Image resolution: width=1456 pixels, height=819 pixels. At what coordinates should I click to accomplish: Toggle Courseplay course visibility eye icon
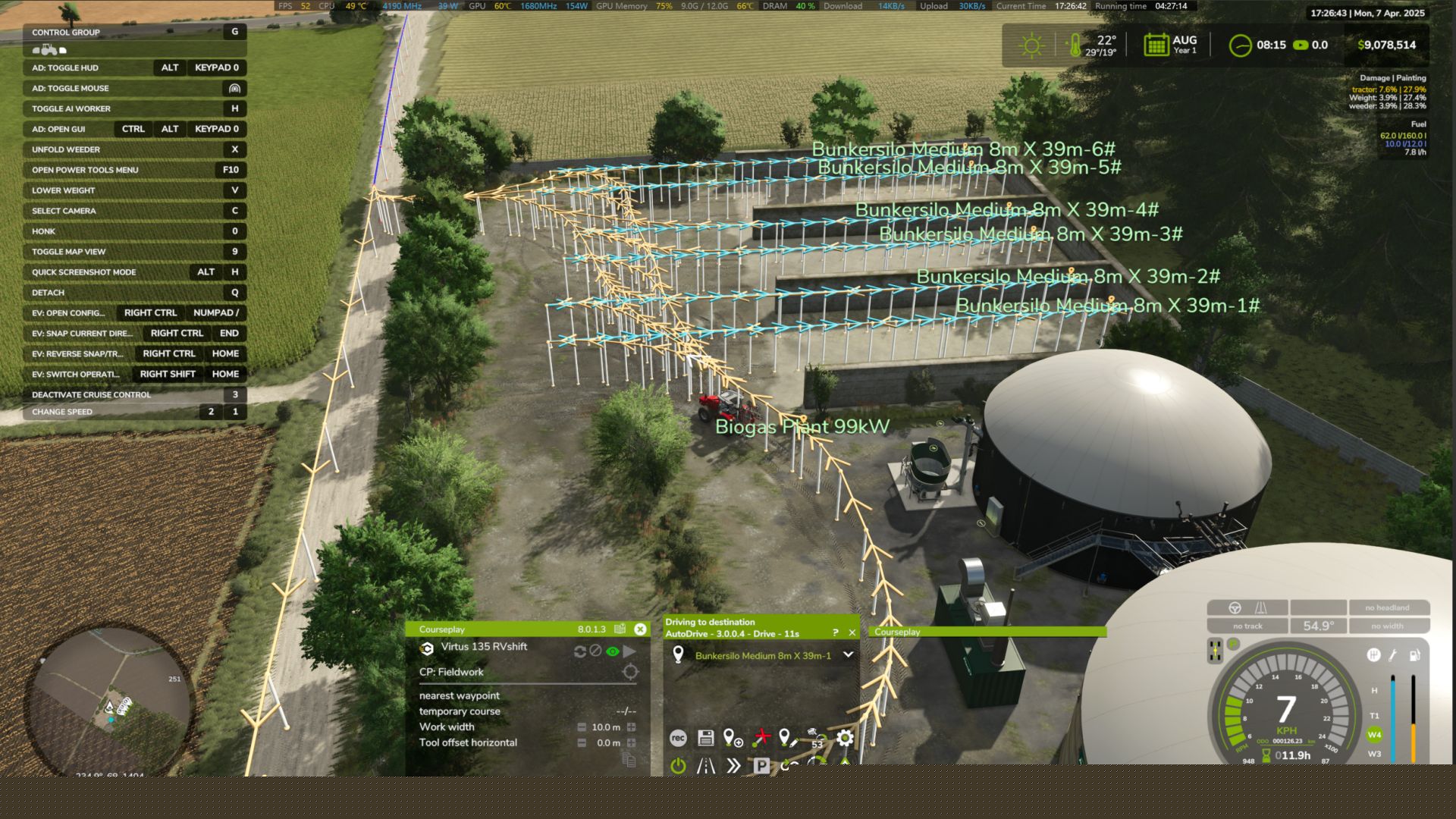613,651
